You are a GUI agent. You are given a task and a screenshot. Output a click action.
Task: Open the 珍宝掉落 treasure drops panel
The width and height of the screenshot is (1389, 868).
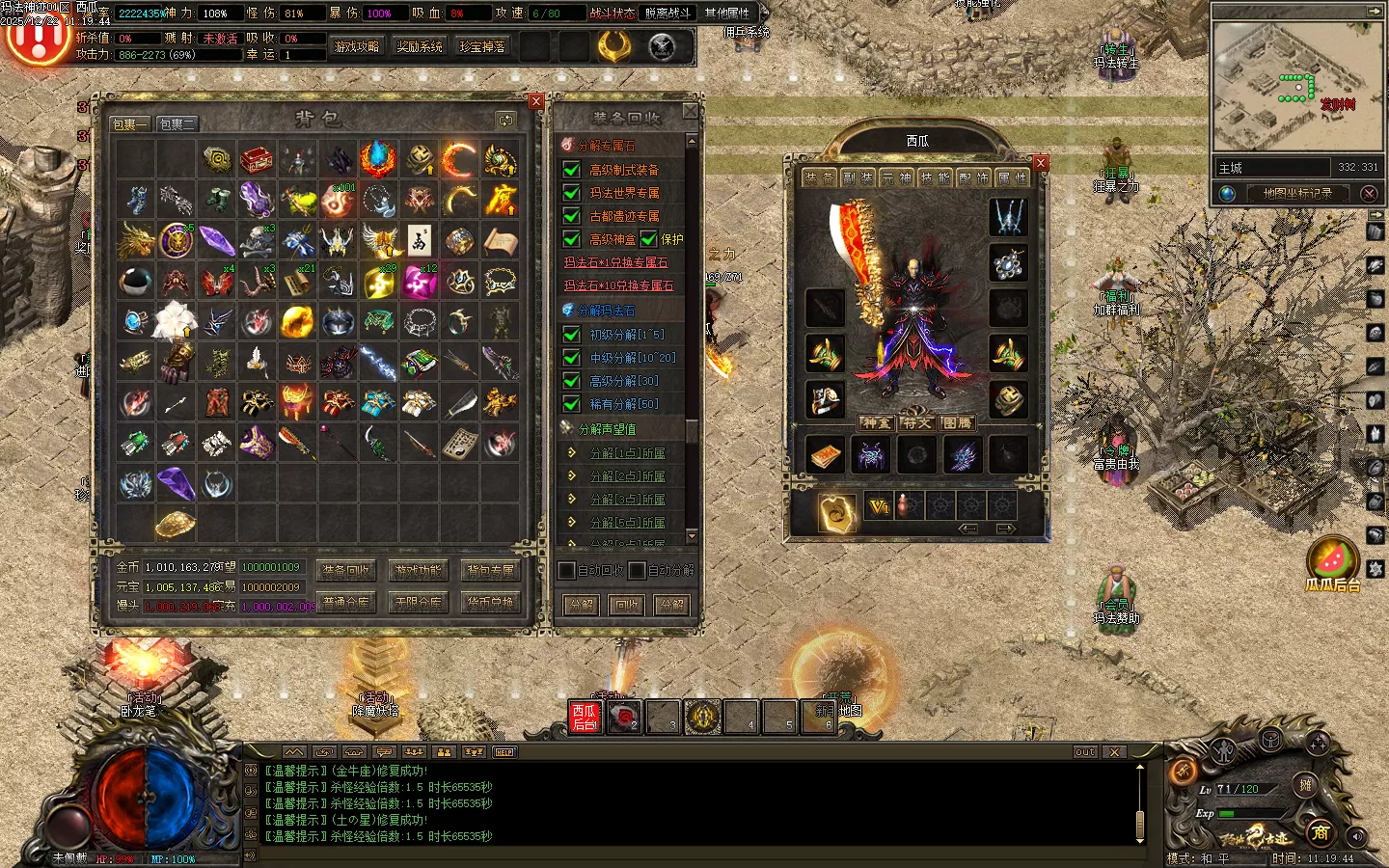point(482,46)
